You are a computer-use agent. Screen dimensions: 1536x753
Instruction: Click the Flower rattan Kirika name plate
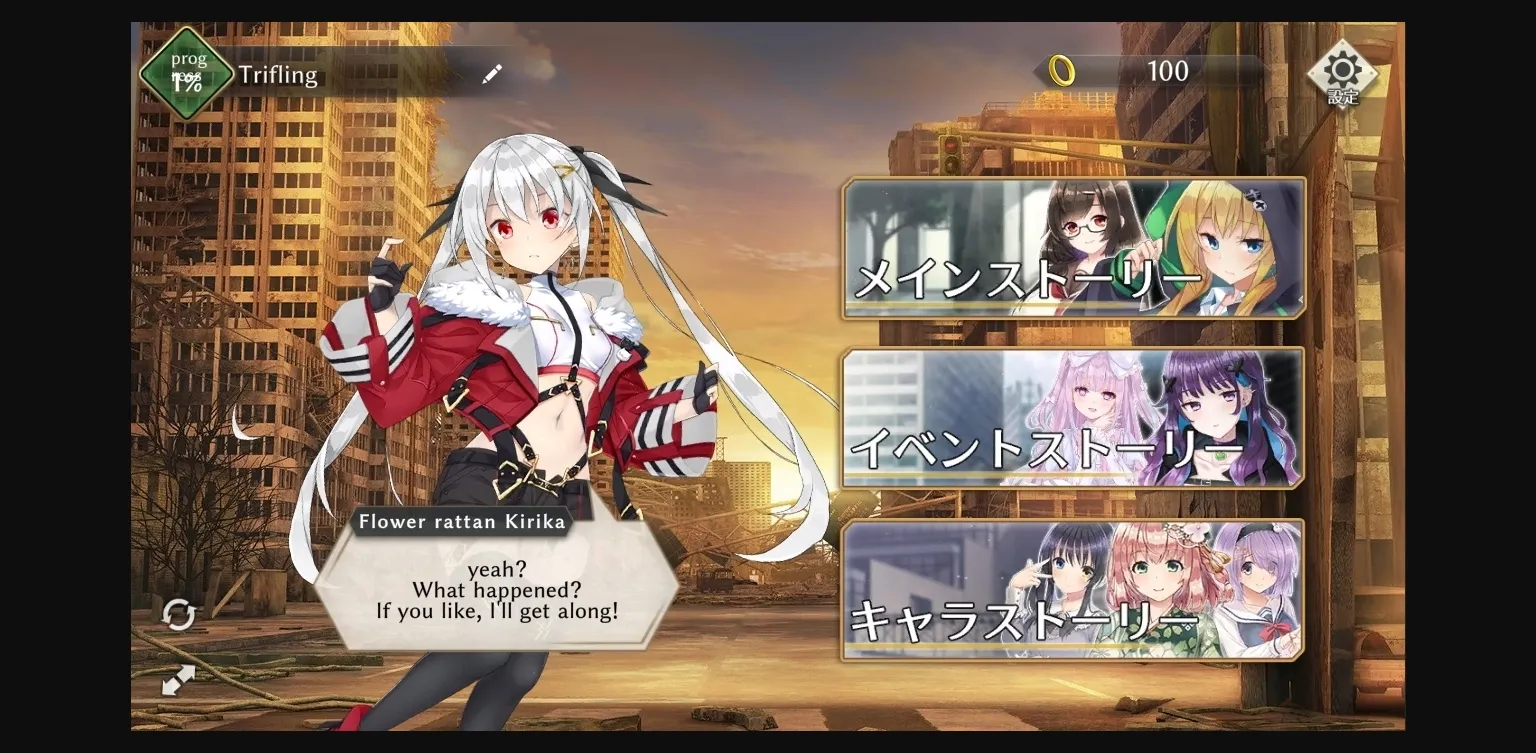tap(462, 521)
